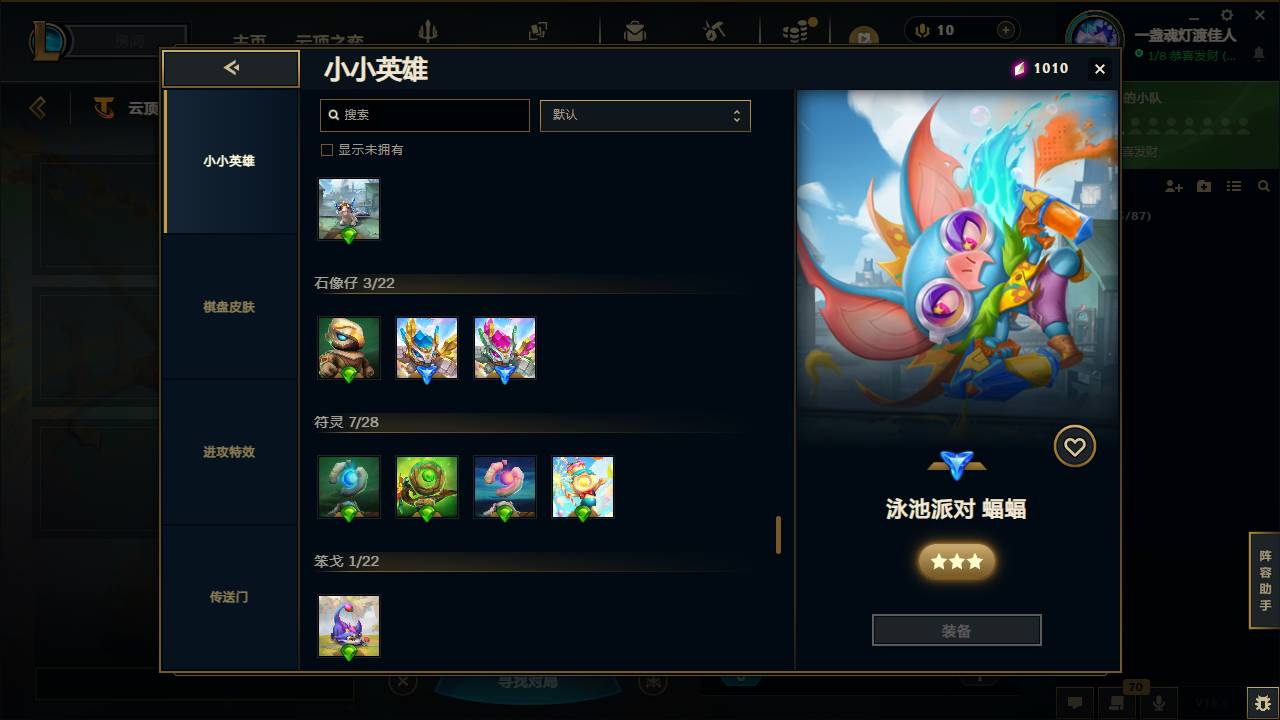This screenshot has width=1280, height=720.
Task: Toggle the heart favorite on 泳池派对 蝙蝠
Action: point(1074,446)
